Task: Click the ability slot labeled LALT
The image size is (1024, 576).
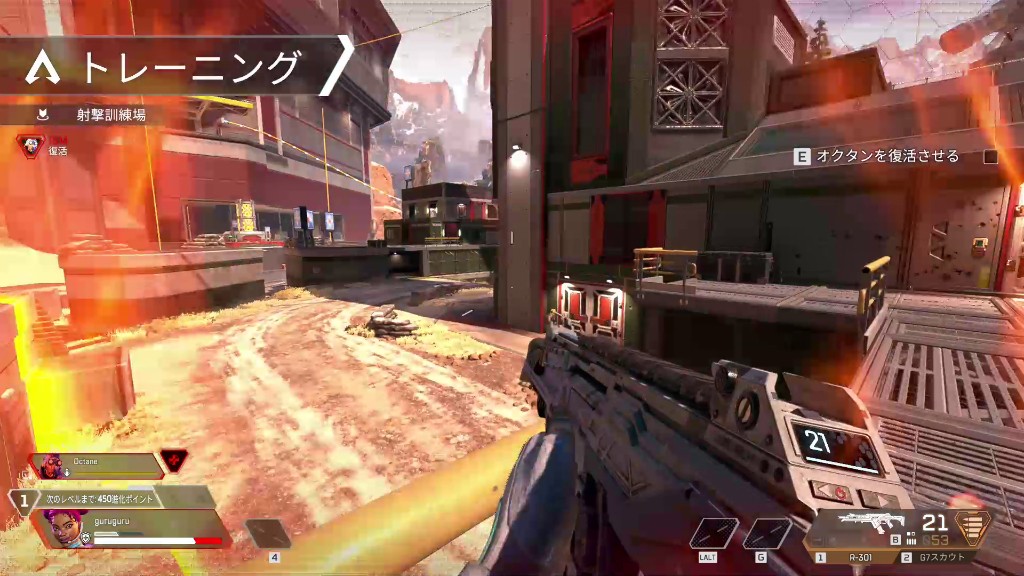Action: pos(714,534)
